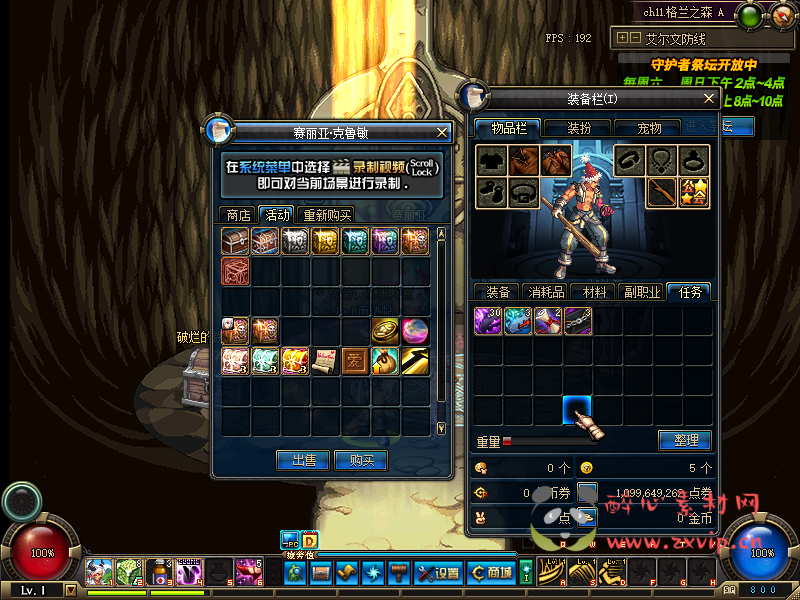Viewport: 800px width, 600px height.
Task: Select the chain item in inventory
Action: tap(579, 321)
